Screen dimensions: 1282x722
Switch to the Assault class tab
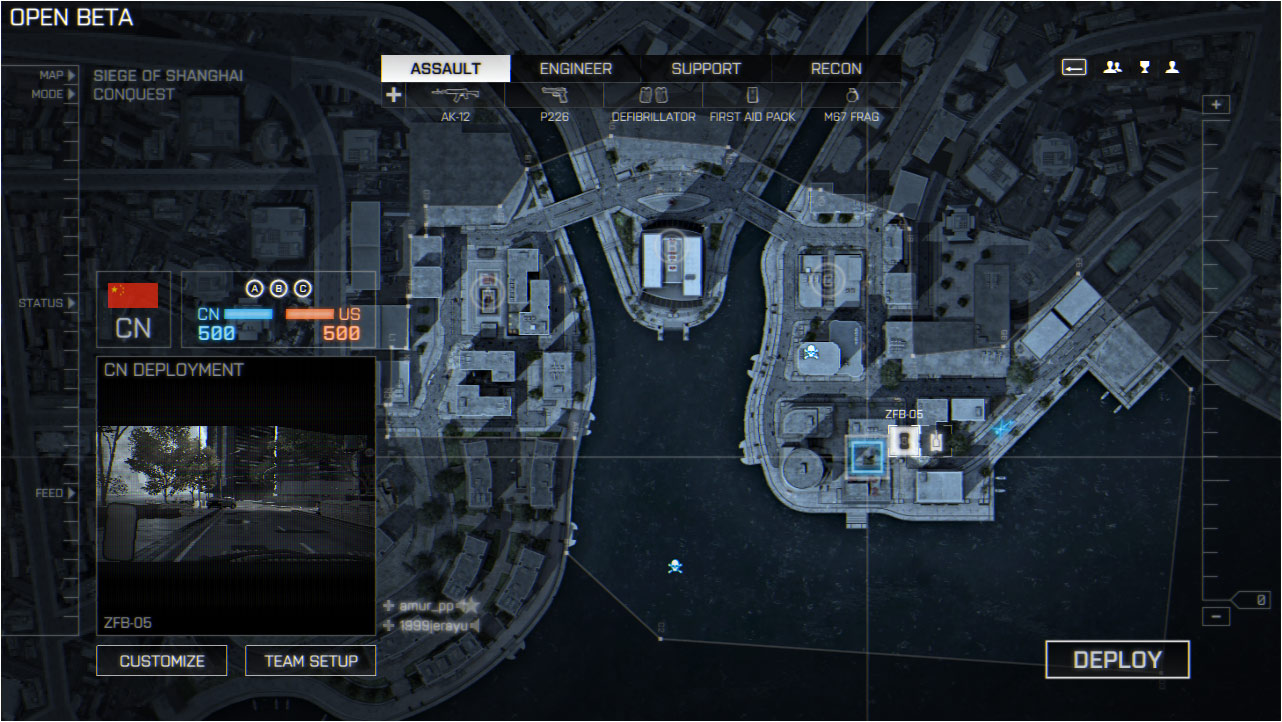coord(446,69)
